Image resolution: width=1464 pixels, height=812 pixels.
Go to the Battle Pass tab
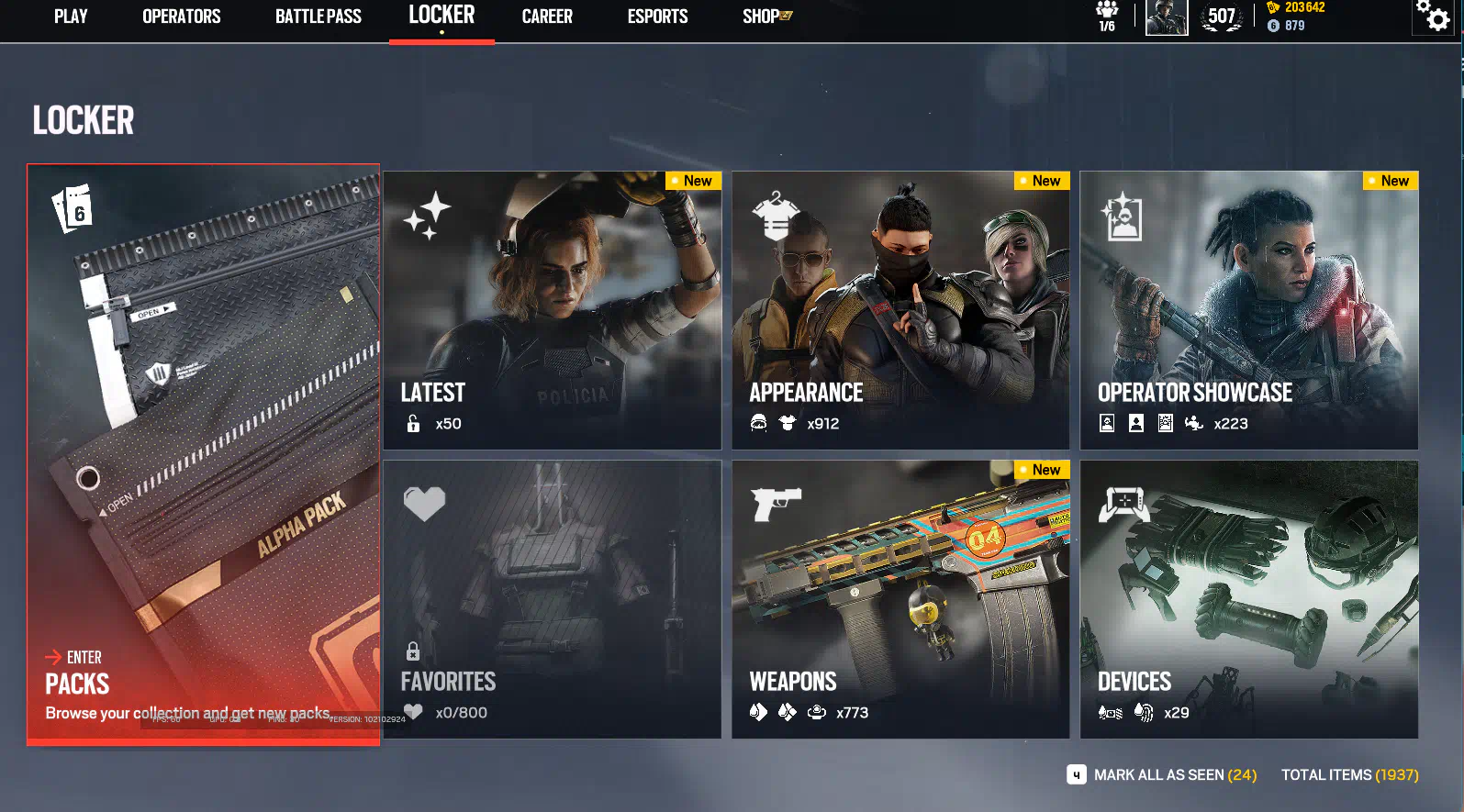pyautogui.click(x=318, y=17)
